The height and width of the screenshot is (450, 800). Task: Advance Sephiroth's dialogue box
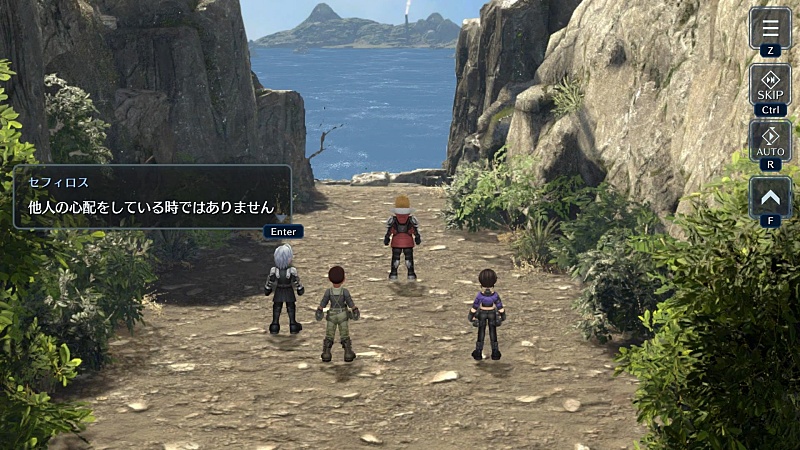[152, 197]
